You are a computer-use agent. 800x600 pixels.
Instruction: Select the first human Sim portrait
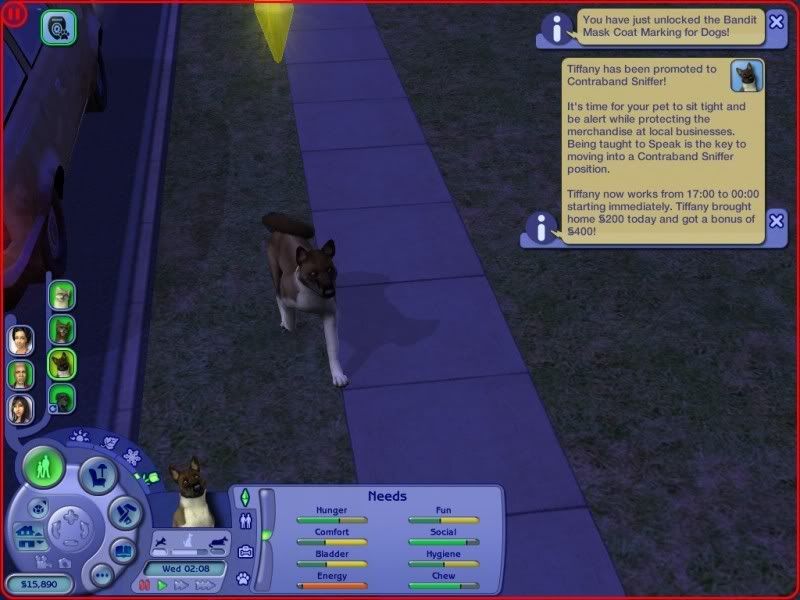click(x=21, y=341)
